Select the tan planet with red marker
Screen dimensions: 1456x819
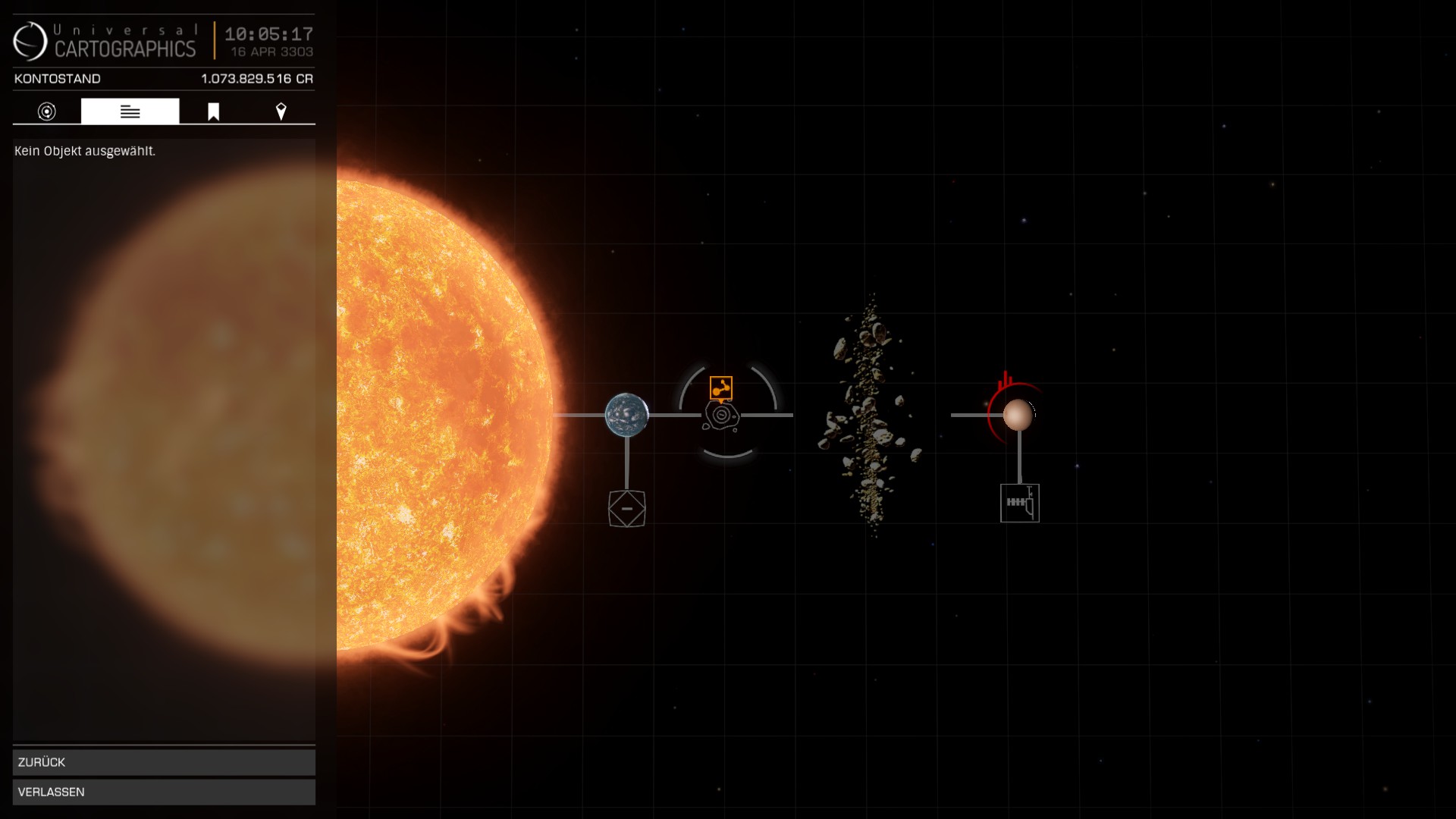pos(1018,415)
